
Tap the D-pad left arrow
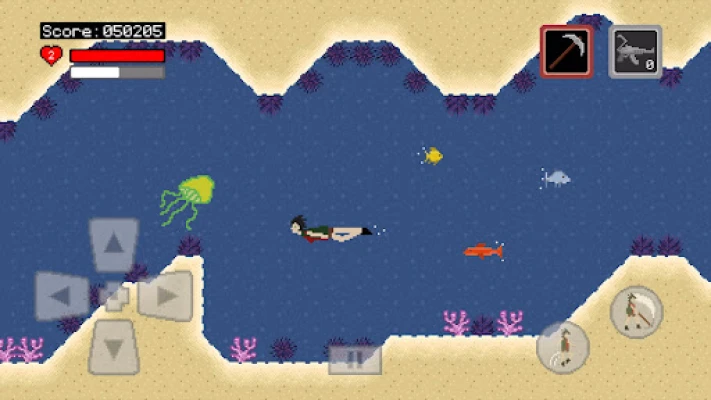coord(62,296)
